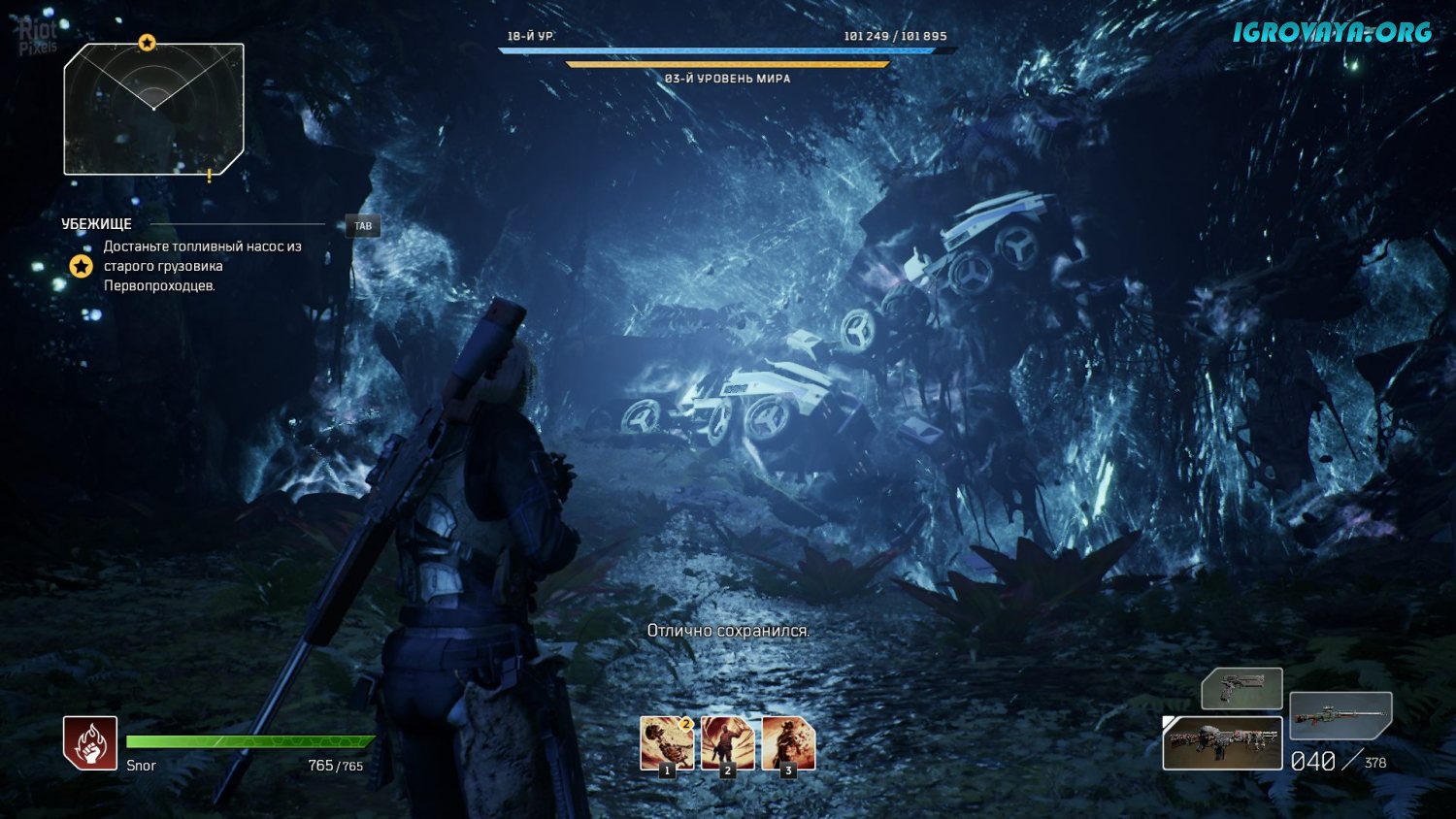
Task: Visit the IGROVAYA.ORG watermark link
Action: (1332, 33)
